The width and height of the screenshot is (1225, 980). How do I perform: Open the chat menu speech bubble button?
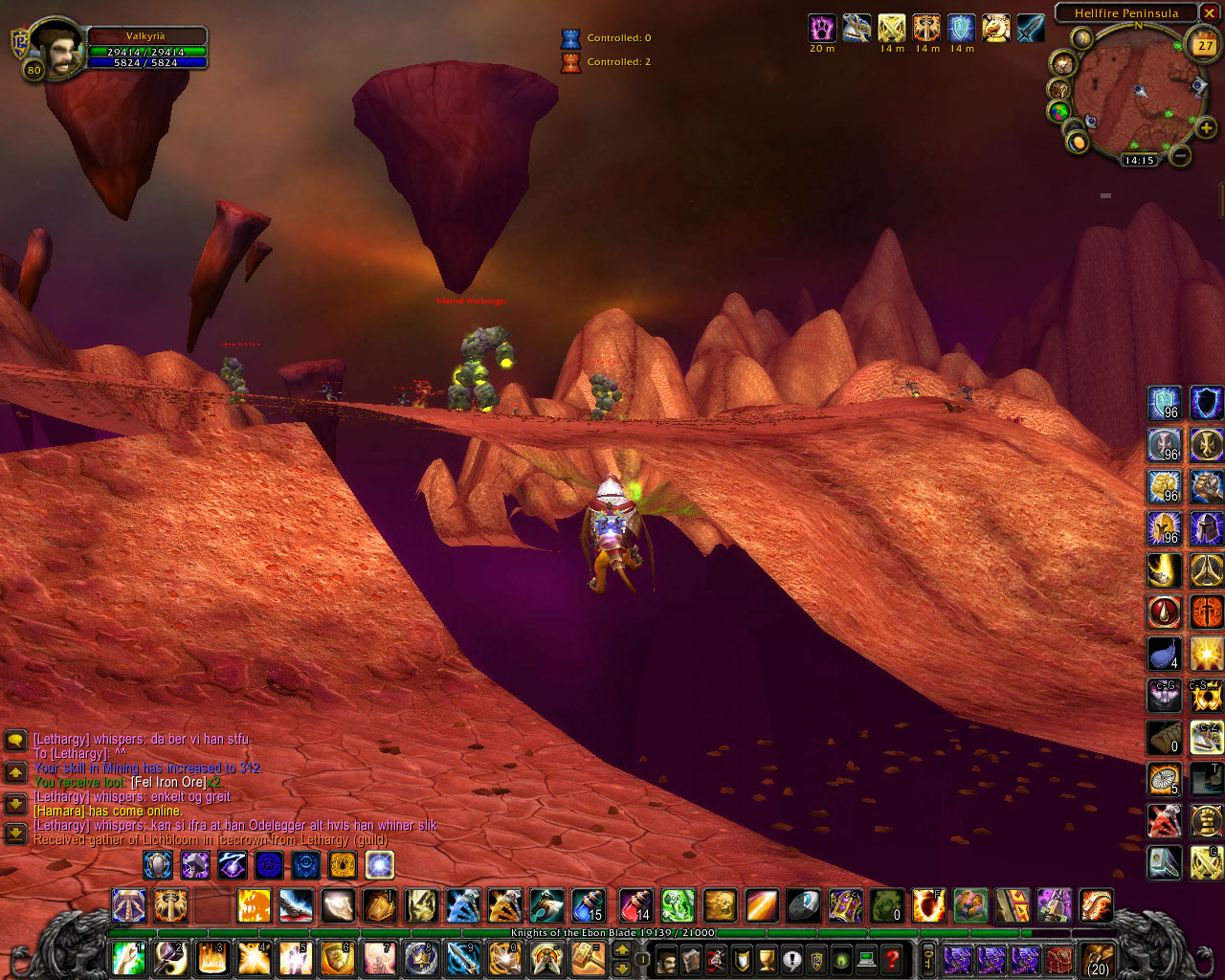click(15, 740)
